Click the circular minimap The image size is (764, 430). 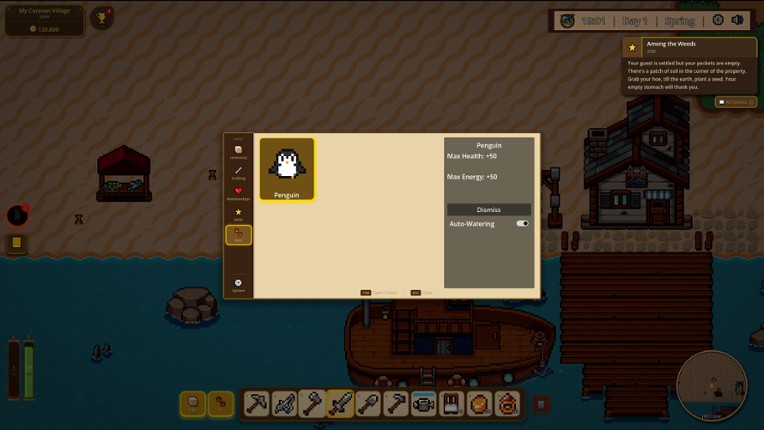tap(711, 385)
